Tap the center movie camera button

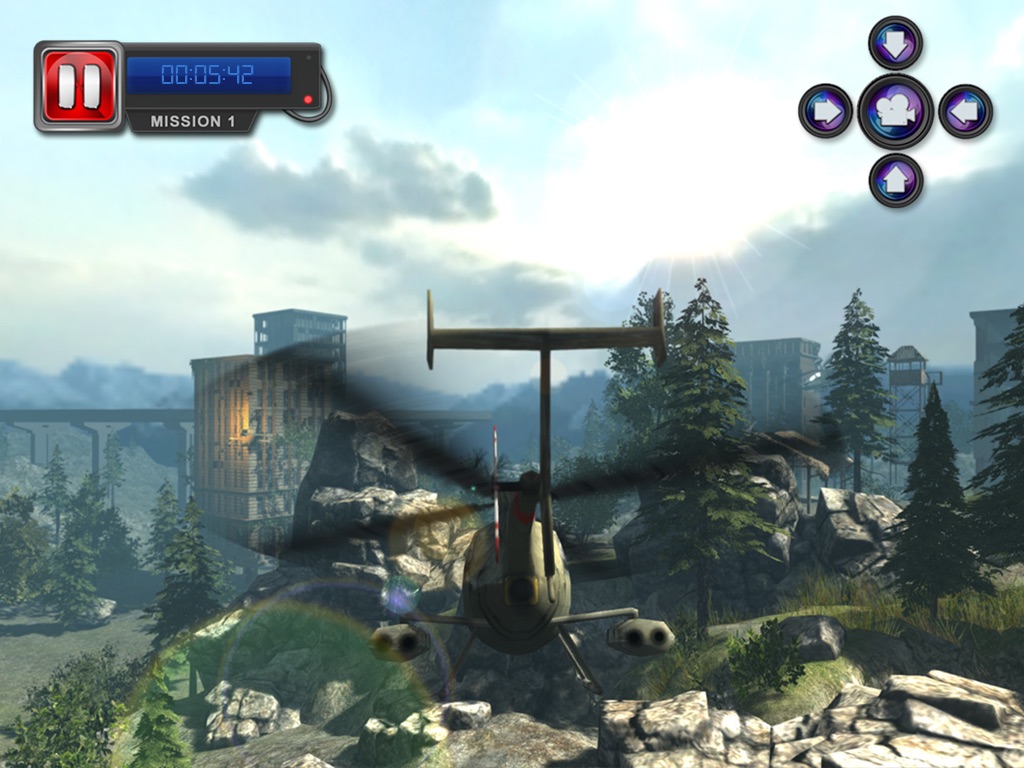[895, 111]
